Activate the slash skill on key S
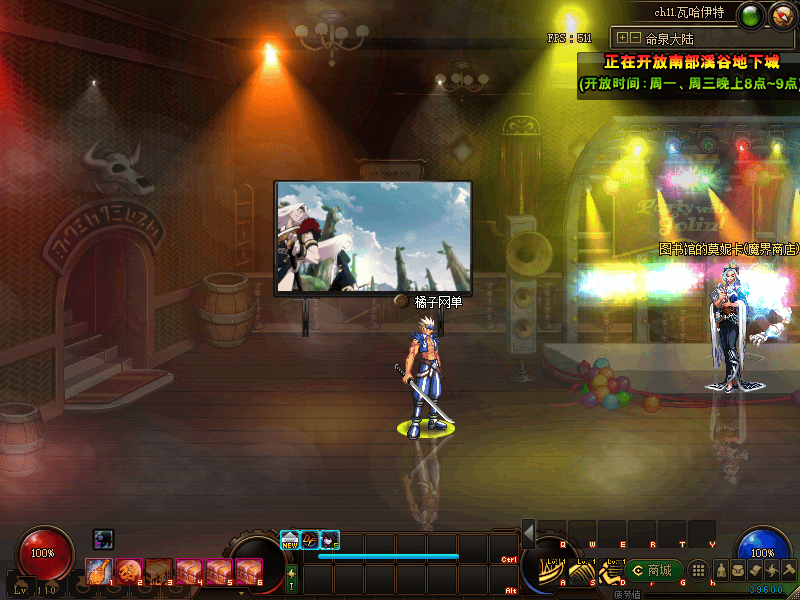 (582, 571)
